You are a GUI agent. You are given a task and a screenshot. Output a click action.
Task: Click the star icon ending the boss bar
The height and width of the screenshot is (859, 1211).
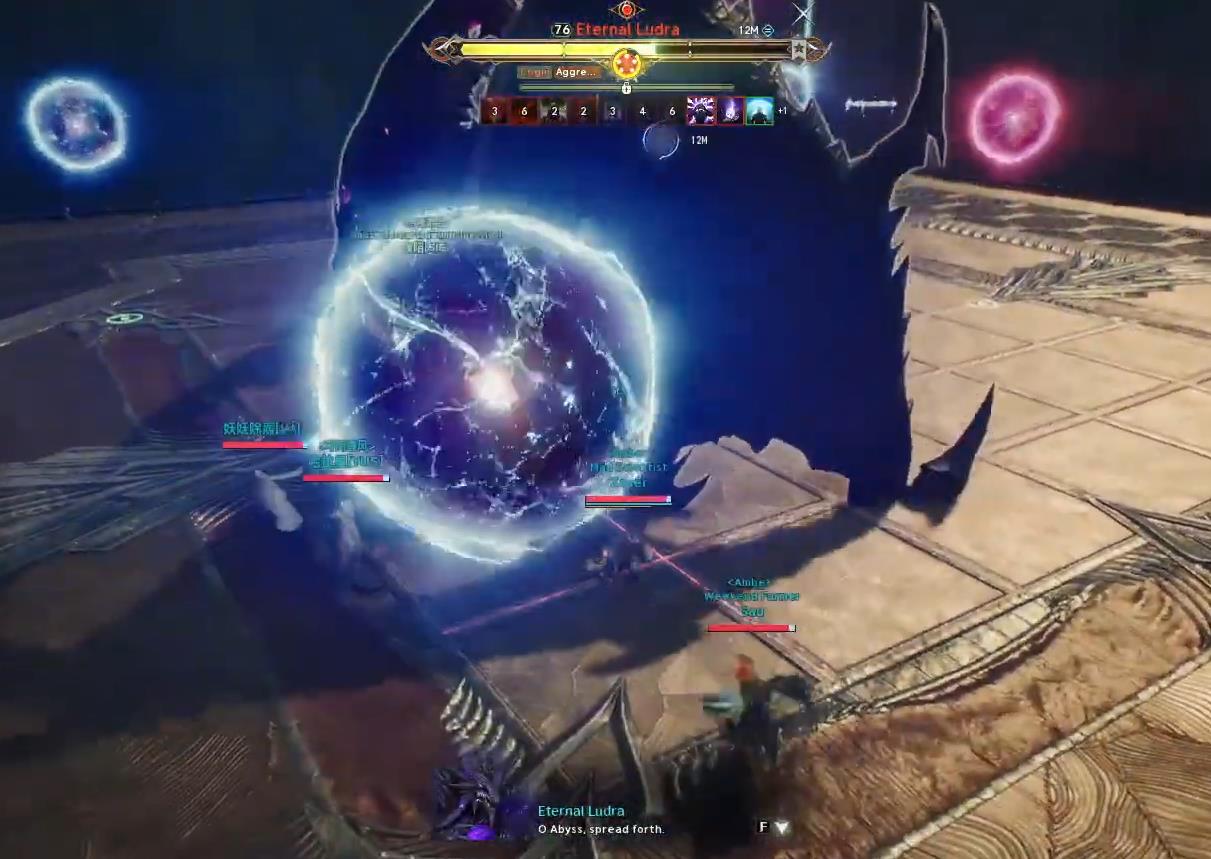[x=800, y=48]
